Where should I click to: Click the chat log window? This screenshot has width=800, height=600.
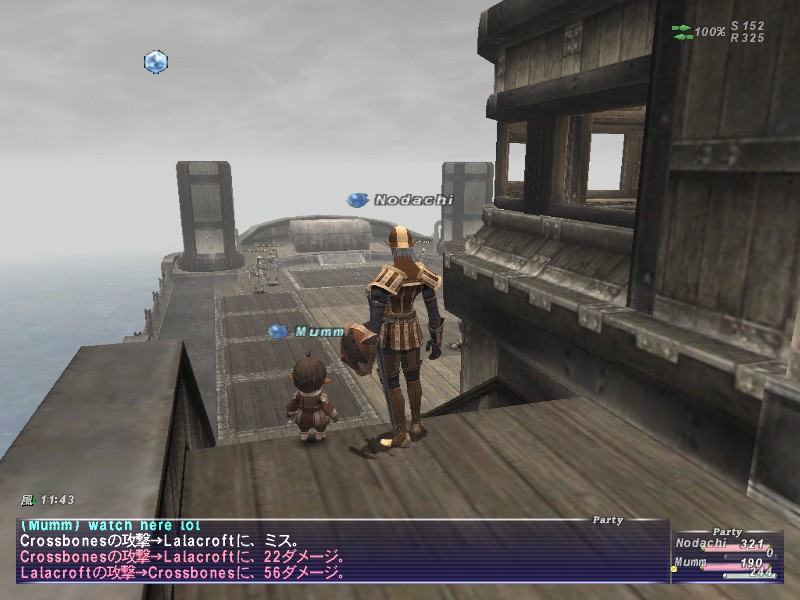click(x=340, y=550)
